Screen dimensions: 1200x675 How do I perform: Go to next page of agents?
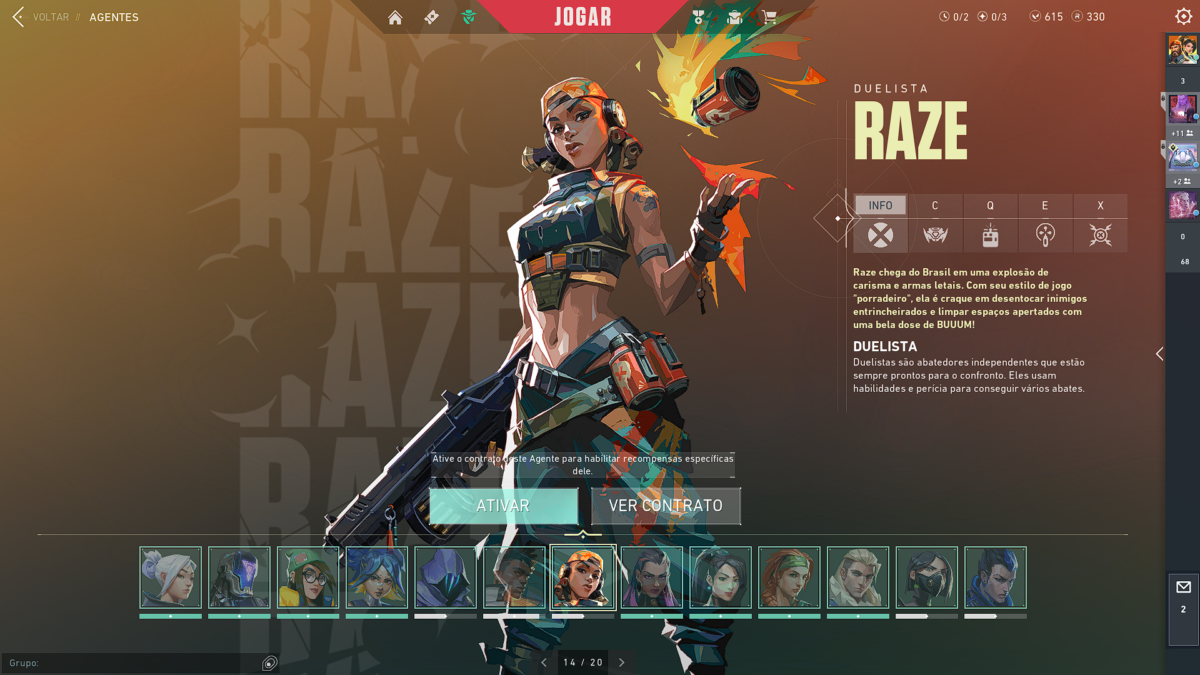coord(622,662)
